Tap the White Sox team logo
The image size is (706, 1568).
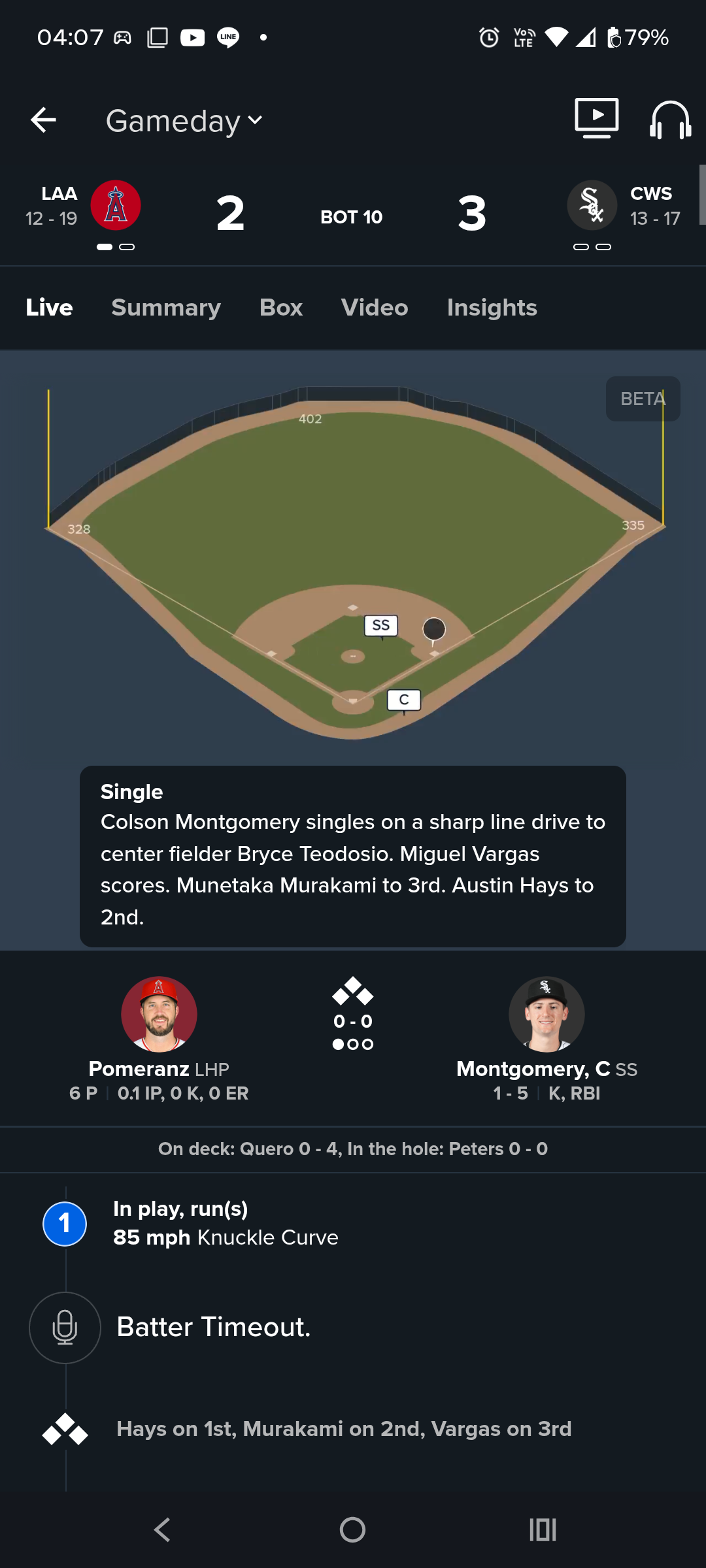coord(592,205)
